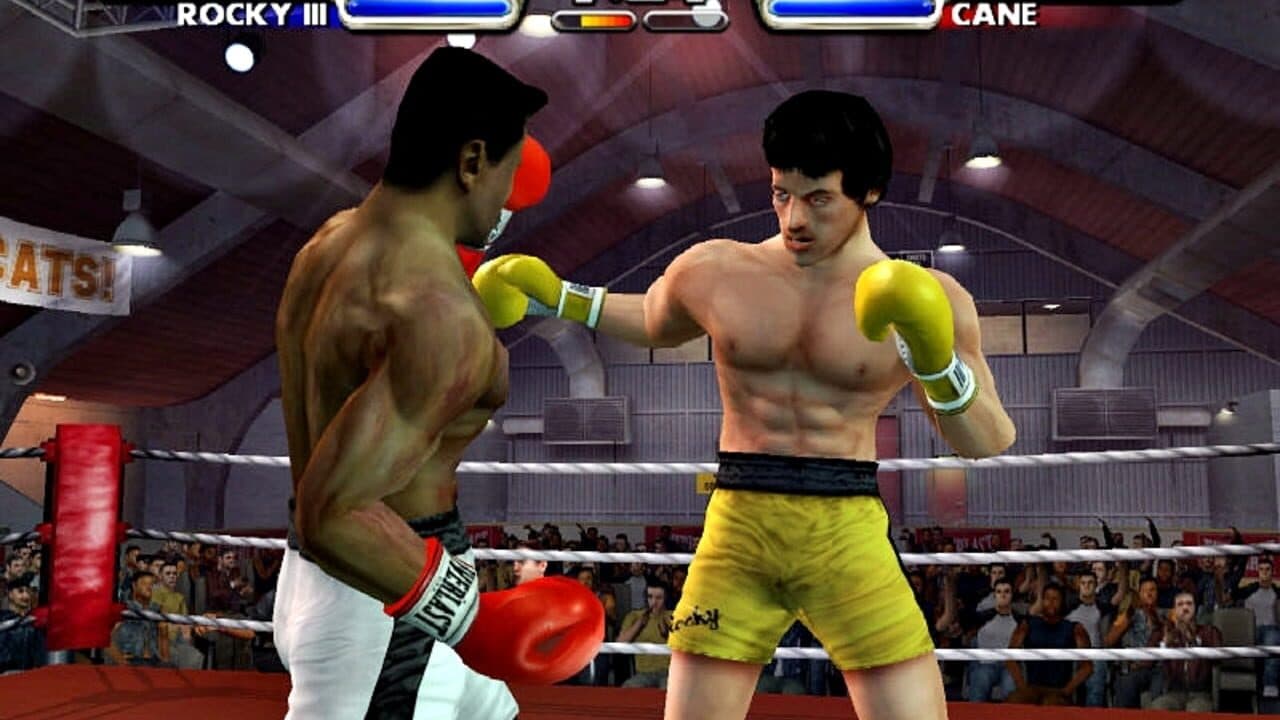Screen dimensions: 1280x720
Task: Select the orange momentum meter in center HUD
Action: pyautogui.click(x=595, y=17)
